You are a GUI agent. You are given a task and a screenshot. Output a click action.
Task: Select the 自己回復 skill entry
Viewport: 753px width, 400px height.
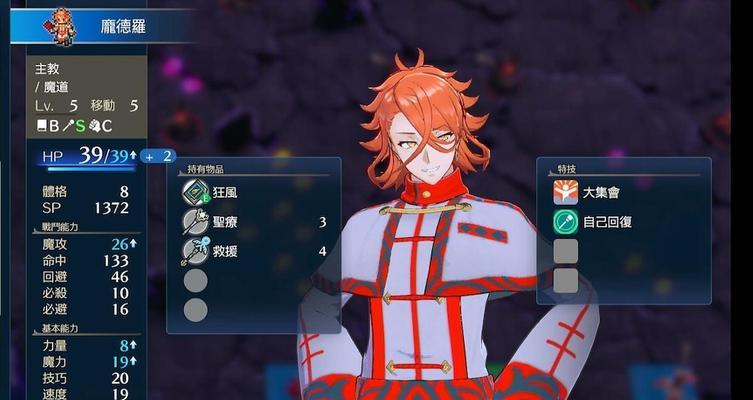coord(607,222)
